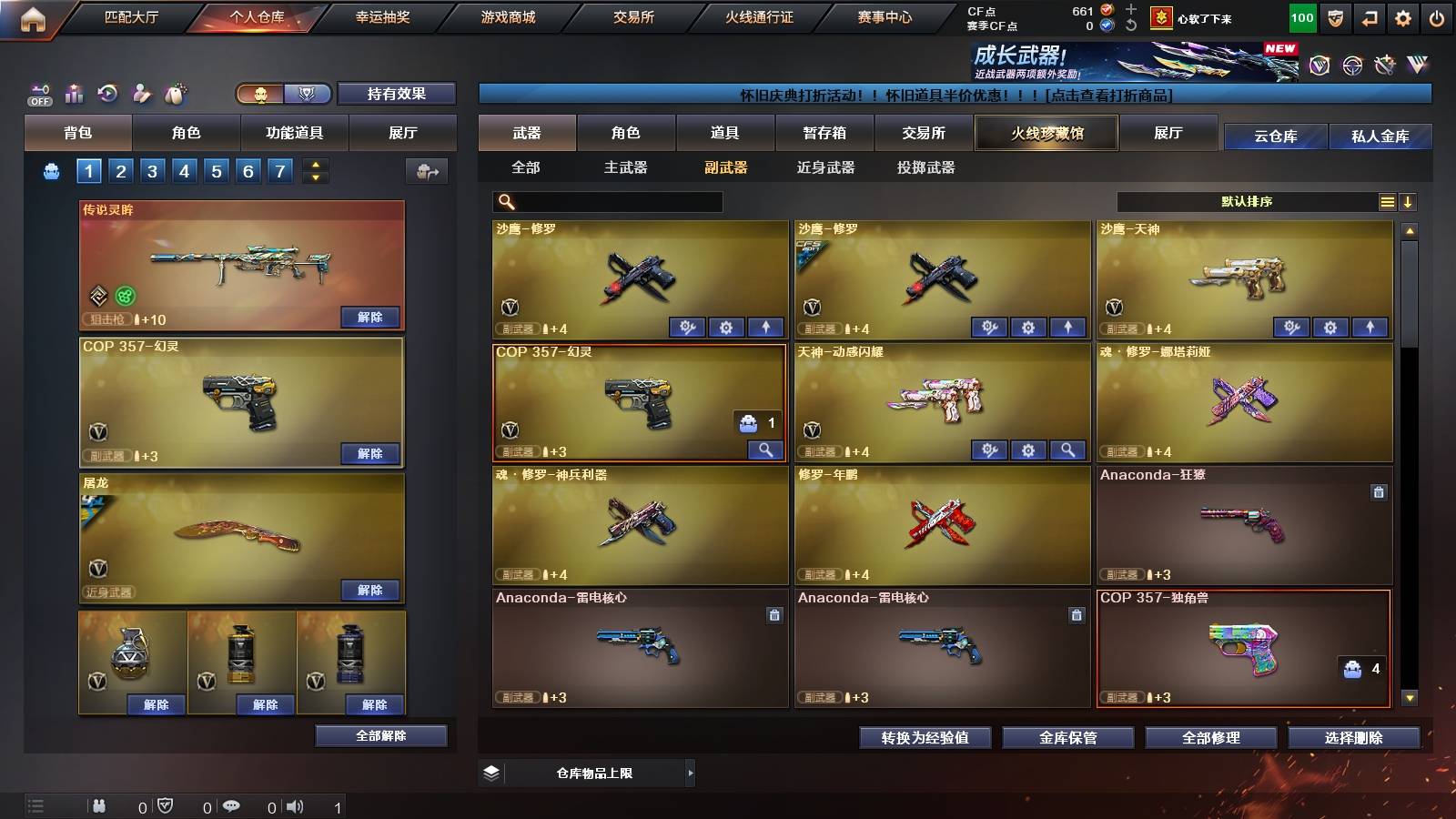Open the gear settings icon on 沙鹰-天神 card

[x=1331, y=328]
